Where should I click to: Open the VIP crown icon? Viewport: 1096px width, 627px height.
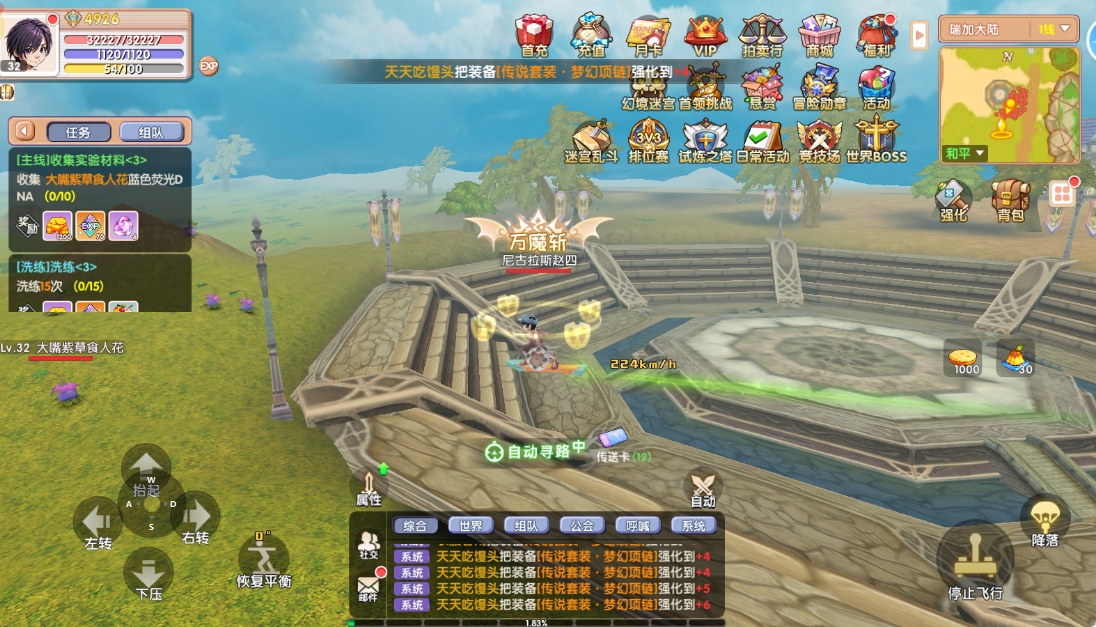(x=705, y=35)
